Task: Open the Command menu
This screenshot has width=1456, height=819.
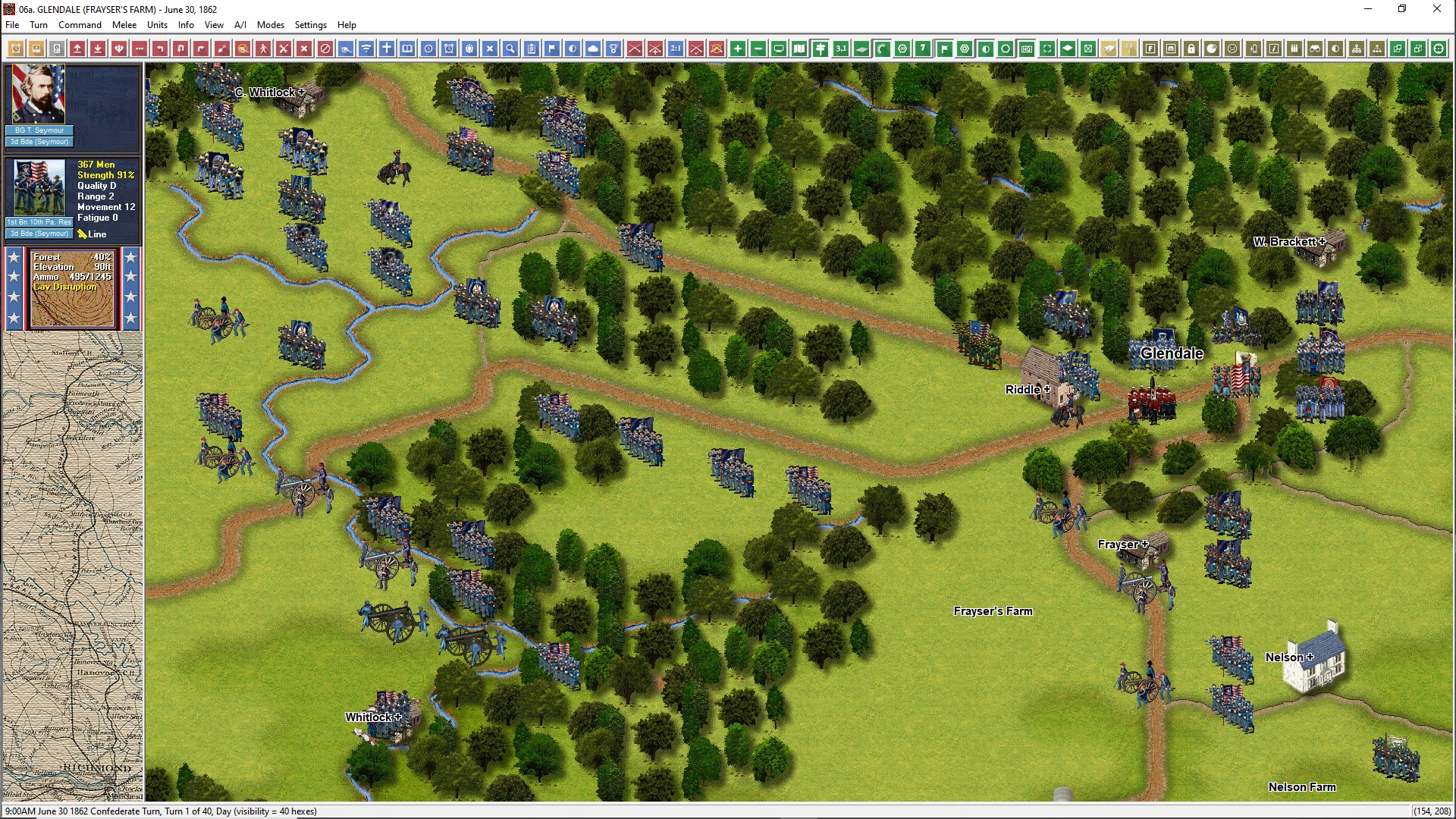Action: pos(80,25)
